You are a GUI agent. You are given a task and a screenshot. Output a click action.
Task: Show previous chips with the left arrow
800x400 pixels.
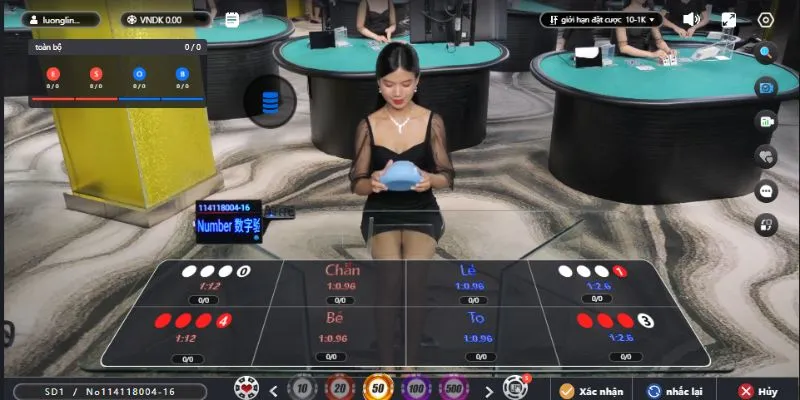point(272,390)
